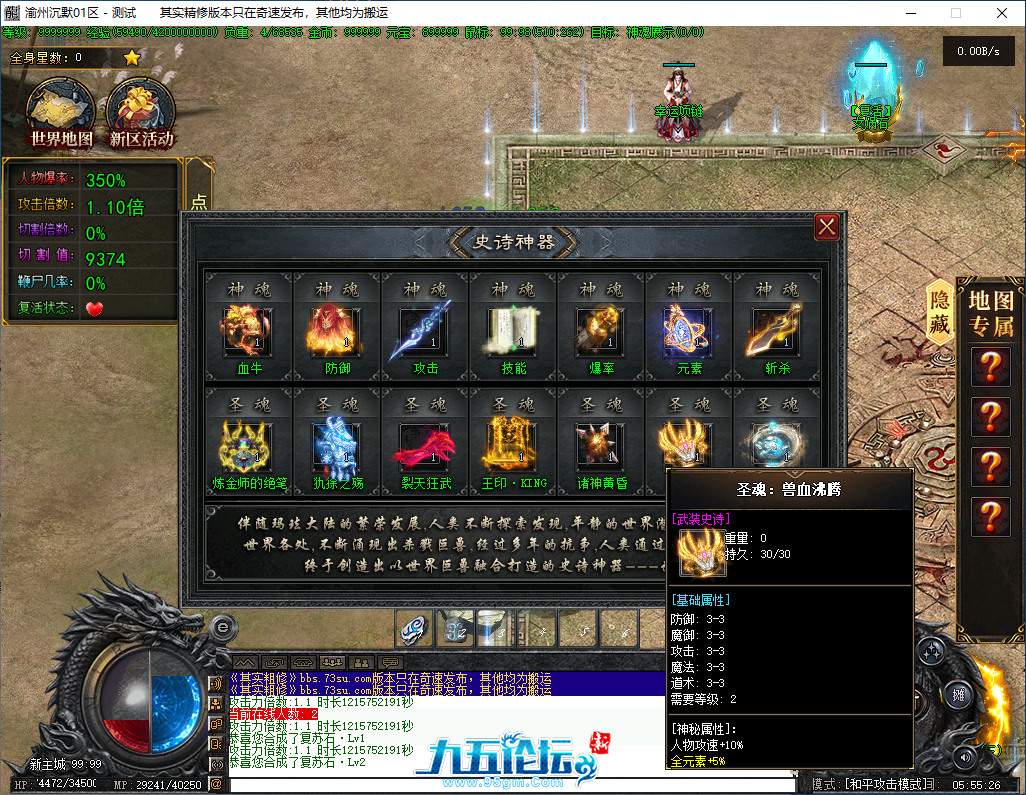Toggle the 隐藏 hide button
Image resolution: width=1026 pixels, height=795 pixels.
coord(940,312)
